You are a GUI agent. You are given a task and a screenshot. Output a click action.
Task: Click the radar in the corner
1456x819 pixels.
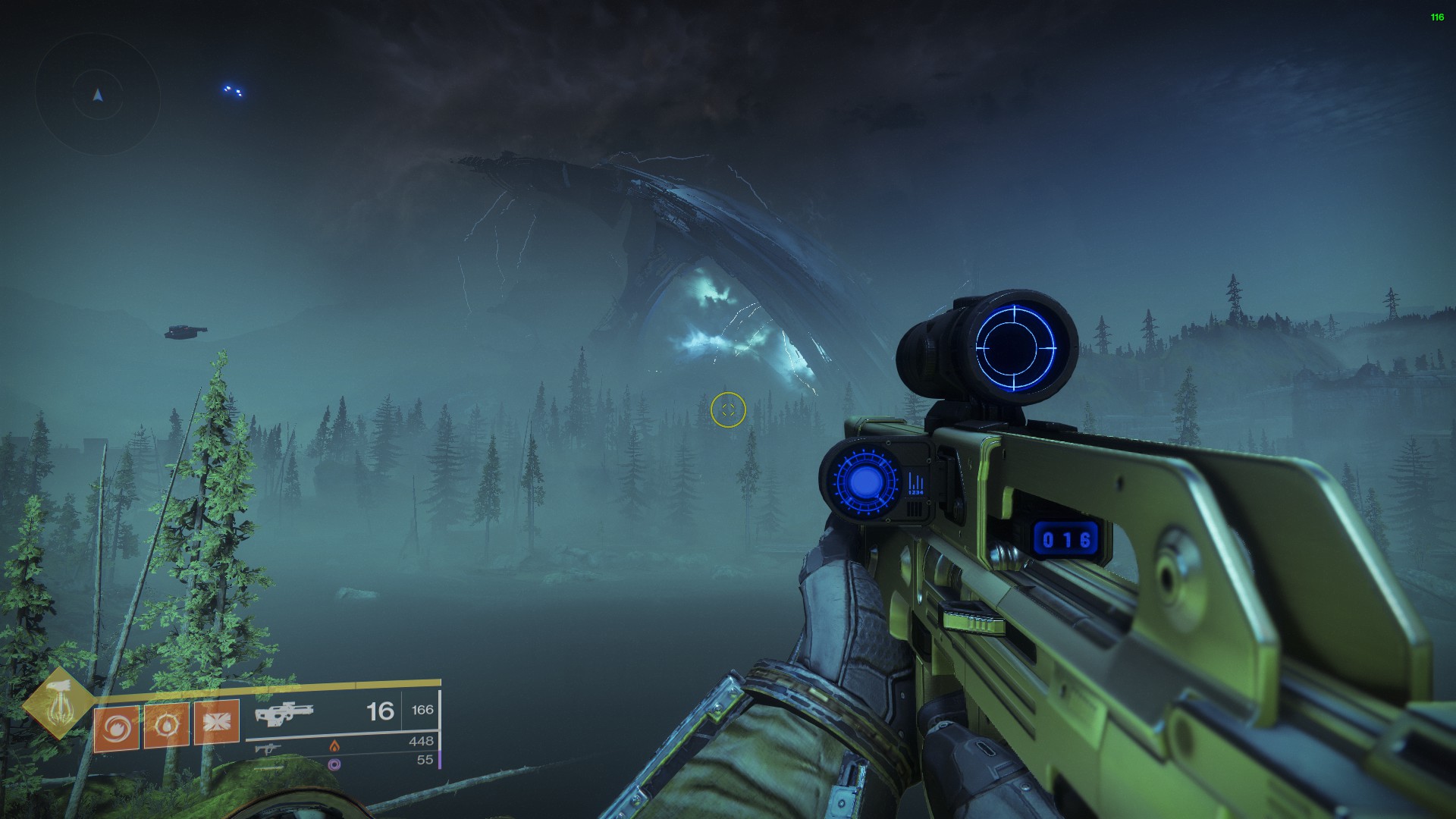98,95
